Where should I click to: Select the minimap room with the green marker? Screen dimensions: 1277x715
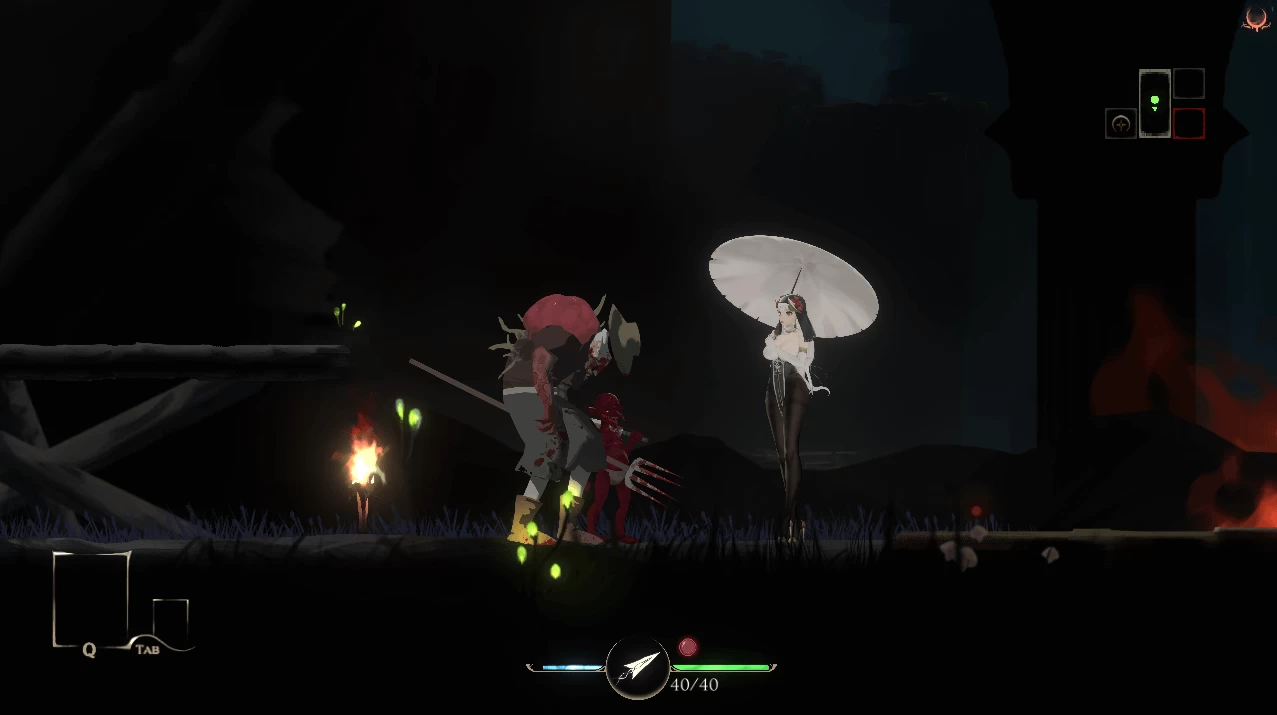1155,103
